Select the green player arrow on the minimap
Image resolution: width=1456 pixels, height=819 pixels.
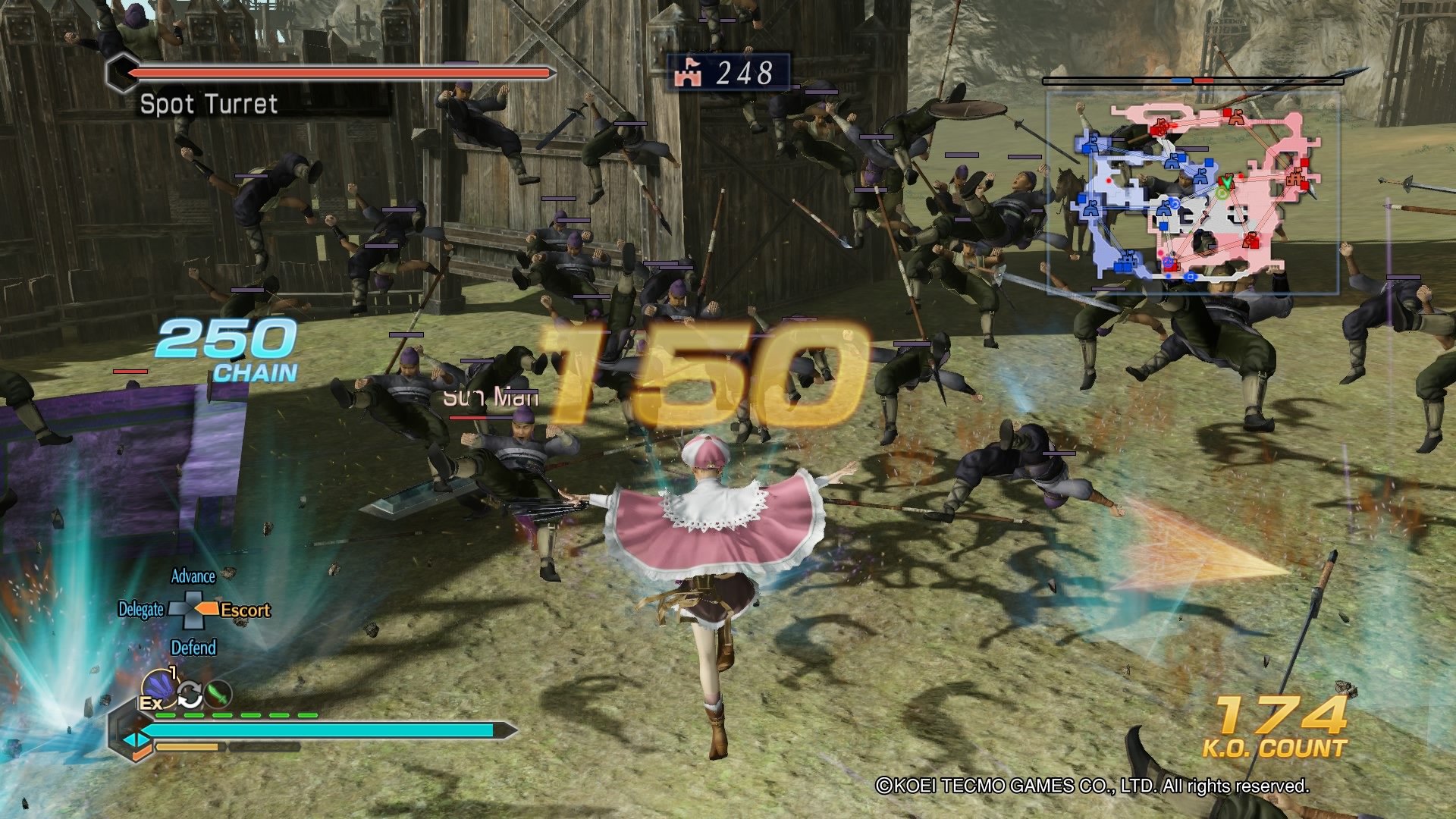click(1227, 184)
